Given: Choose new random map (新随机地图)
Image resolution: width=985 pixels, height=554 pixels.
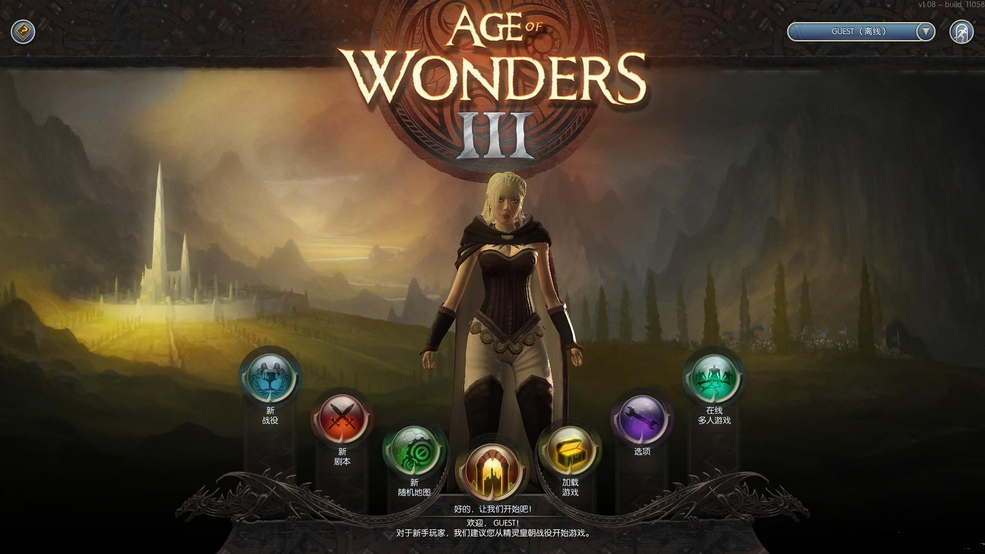Looking at the screenshot, I should pos(414,451).
